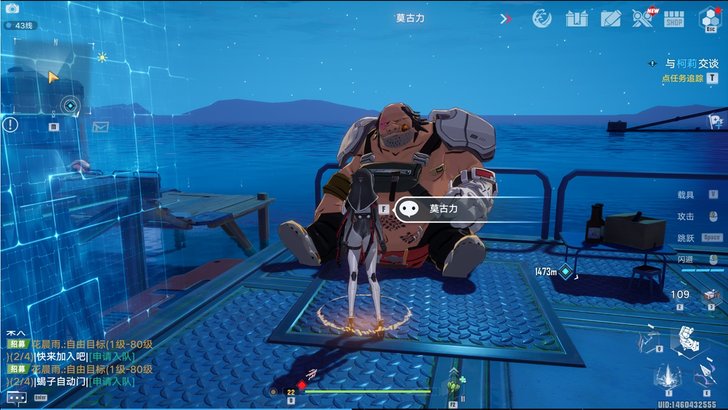Open the crossed tools icon marked NEW
The width and height of the screenshot is (728, 410).
[644, 18]
